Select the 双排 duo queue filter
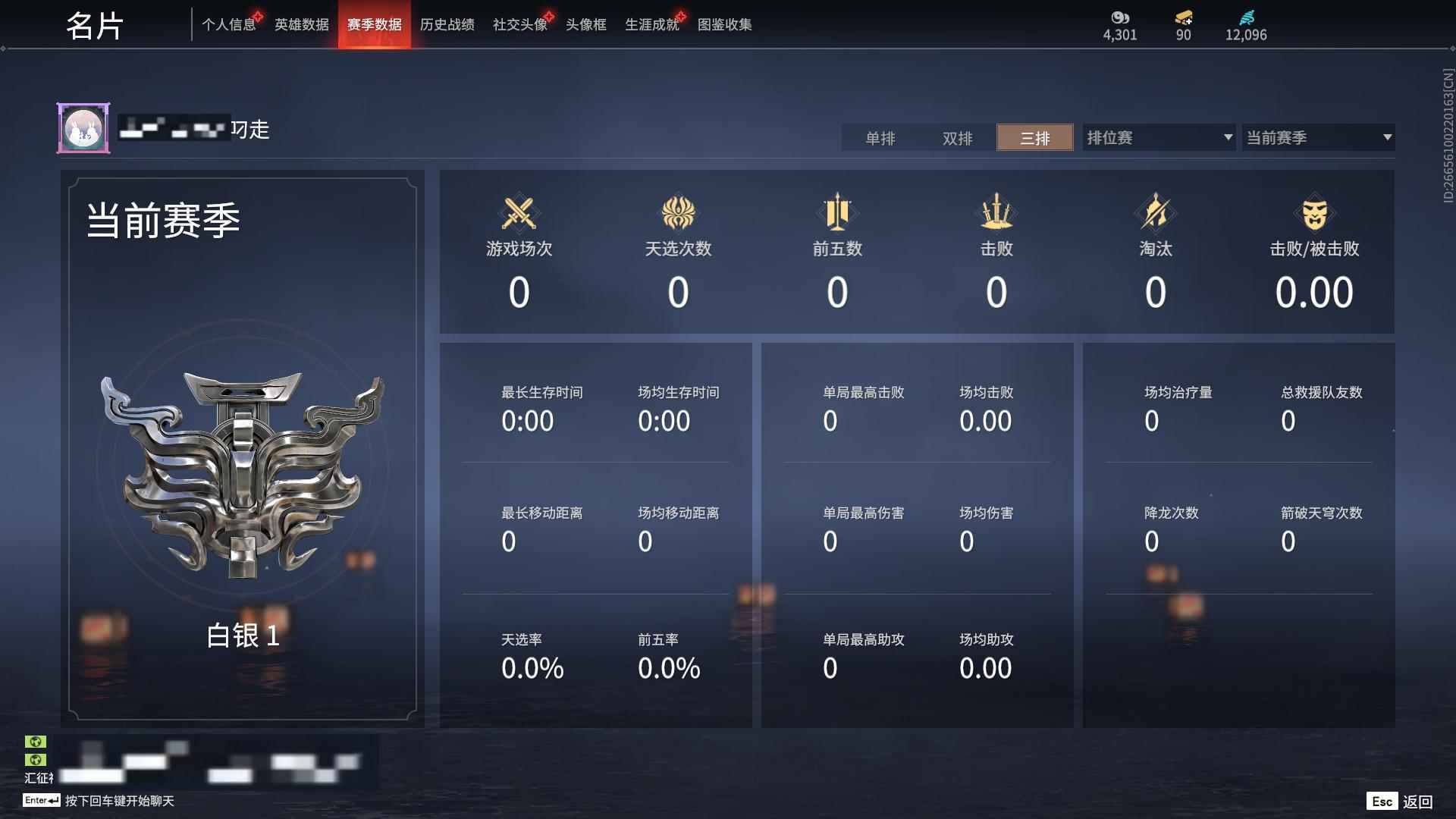The width and height of the screenshot is (1456, 819). (x=958, y=138)
